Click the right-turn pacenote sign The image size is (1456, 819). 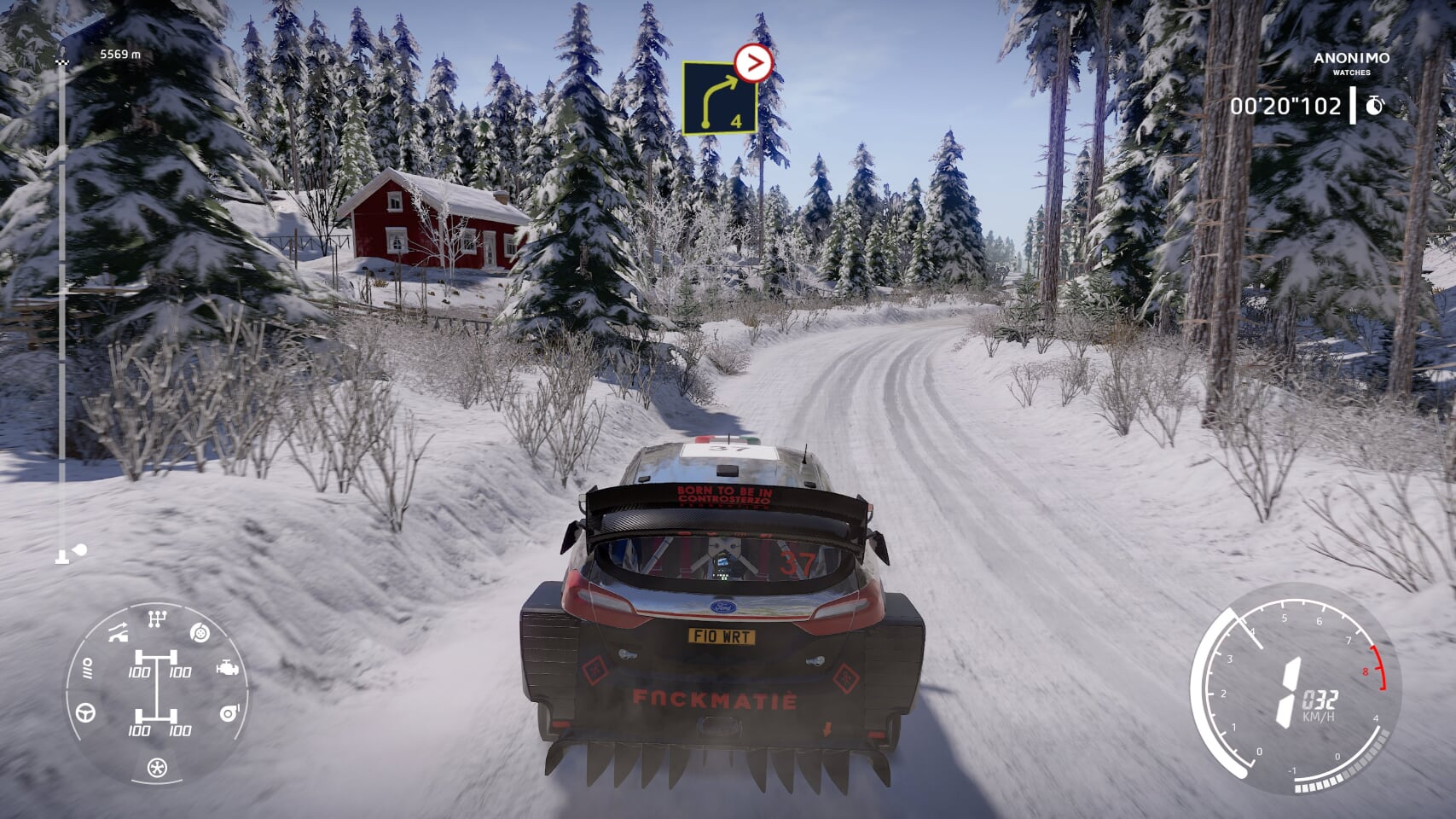(x=719, y=98)
